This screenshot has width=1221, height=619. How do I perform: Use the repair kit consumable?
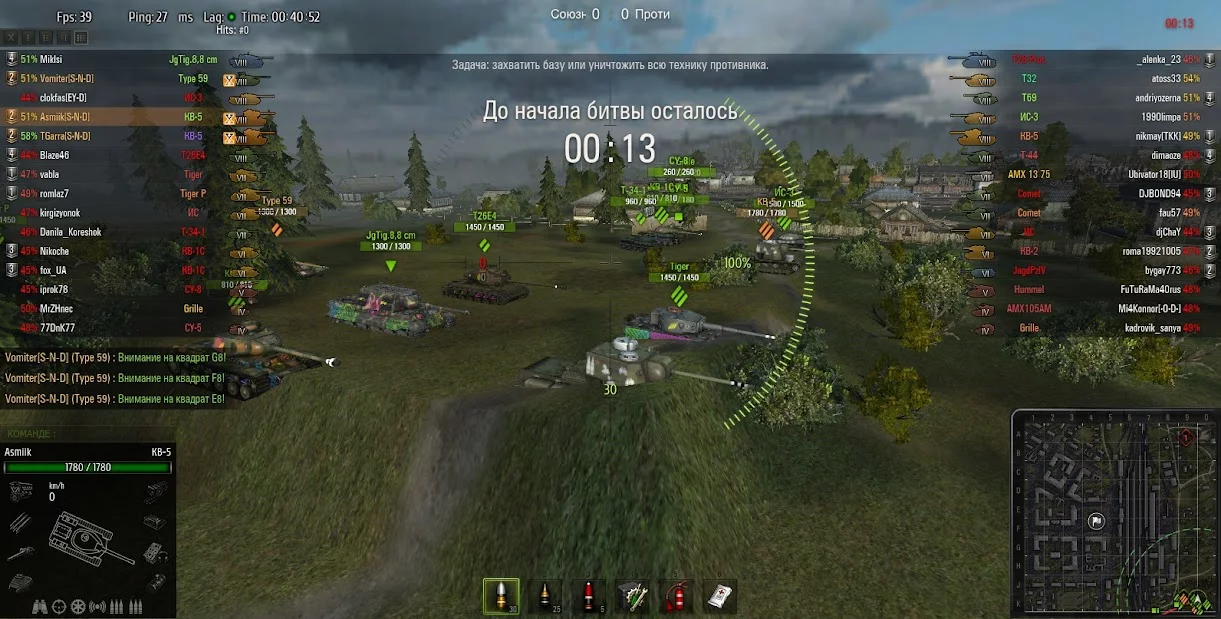pyautogui.click(x=632, y=596)
